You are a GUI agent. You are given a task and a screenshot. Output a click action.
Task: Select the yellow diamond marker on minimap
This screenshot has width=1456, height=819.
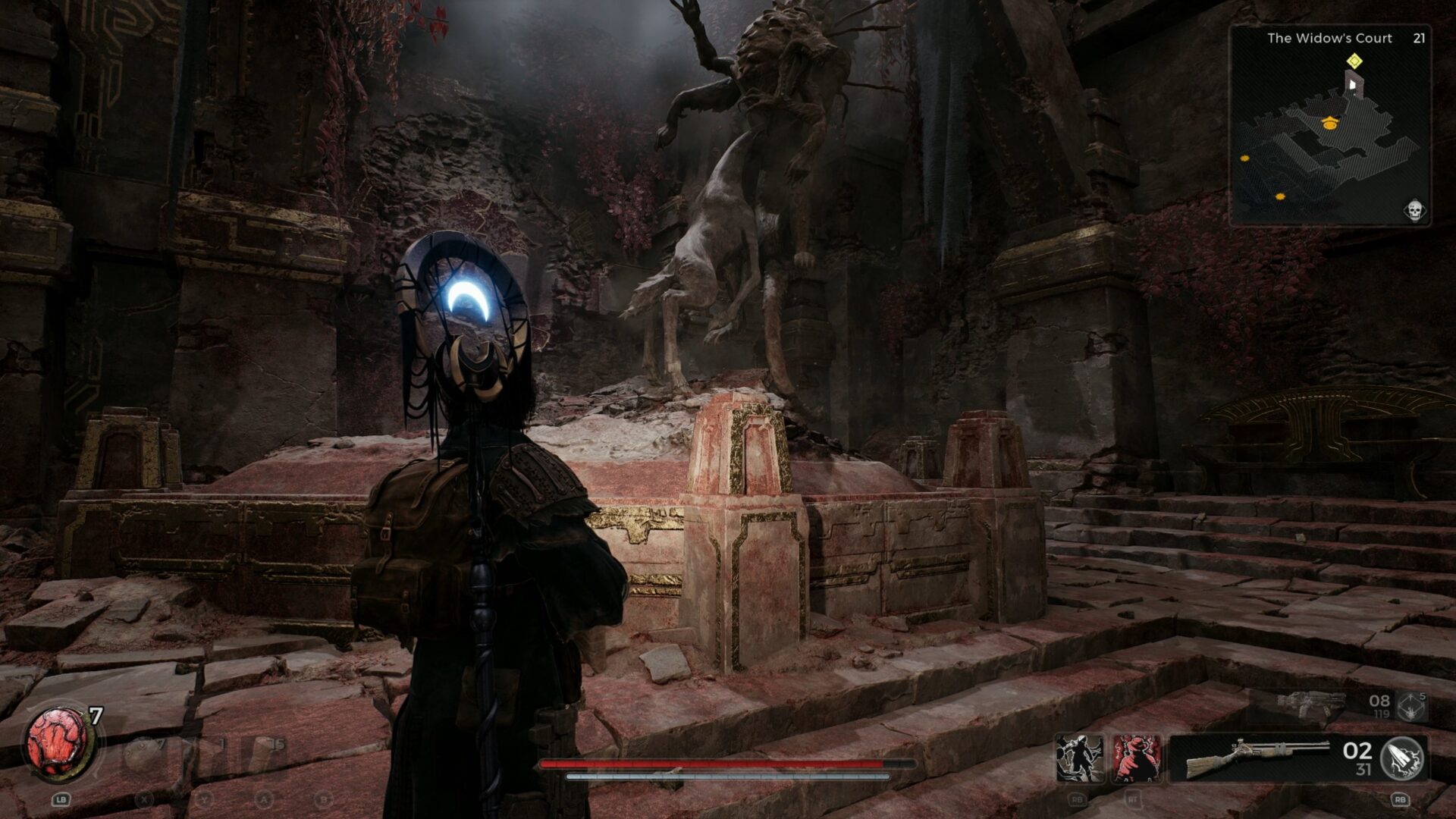1354,61
